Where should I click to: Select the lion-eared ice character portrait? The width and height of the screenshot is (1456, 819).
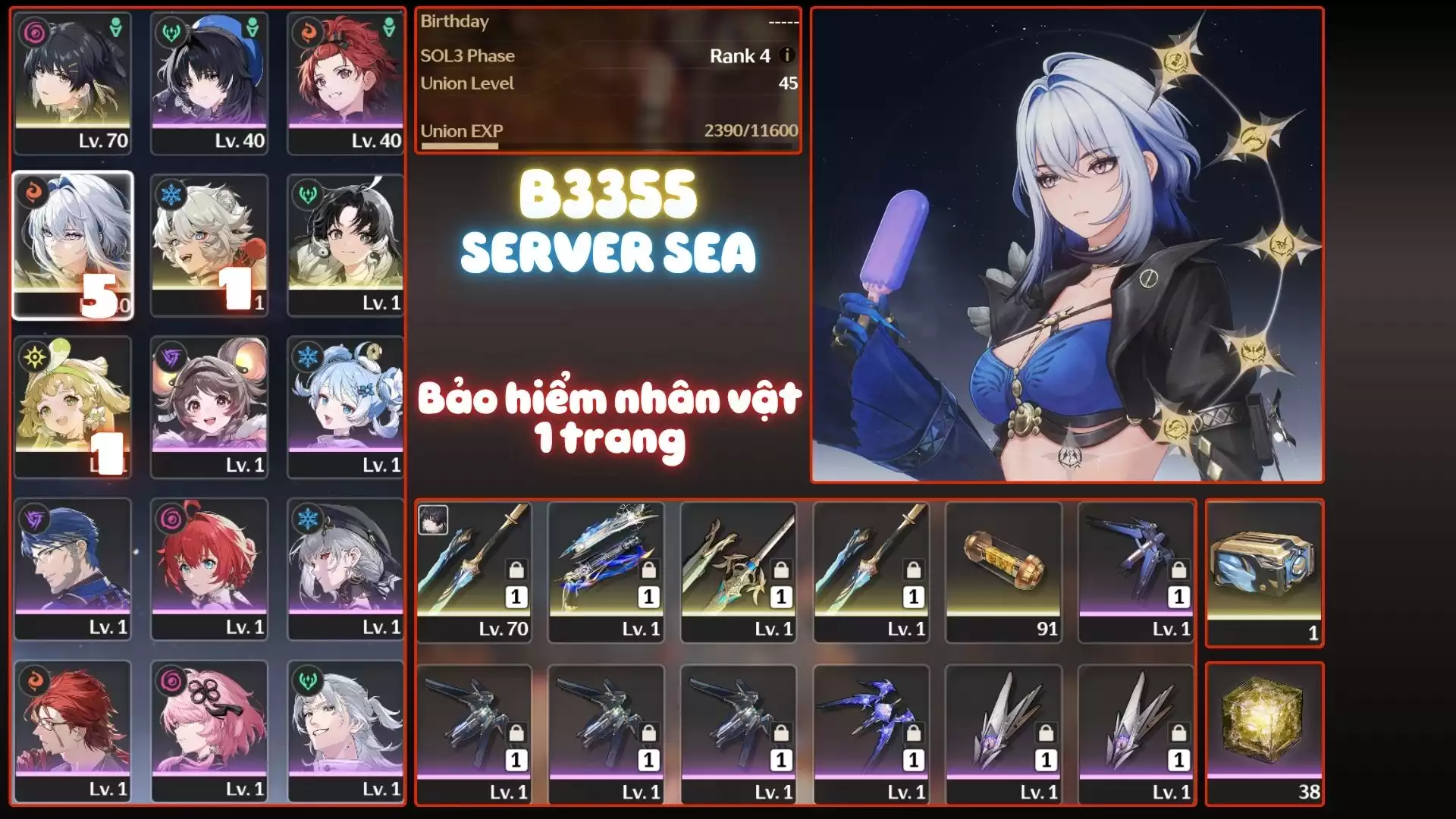209,244
